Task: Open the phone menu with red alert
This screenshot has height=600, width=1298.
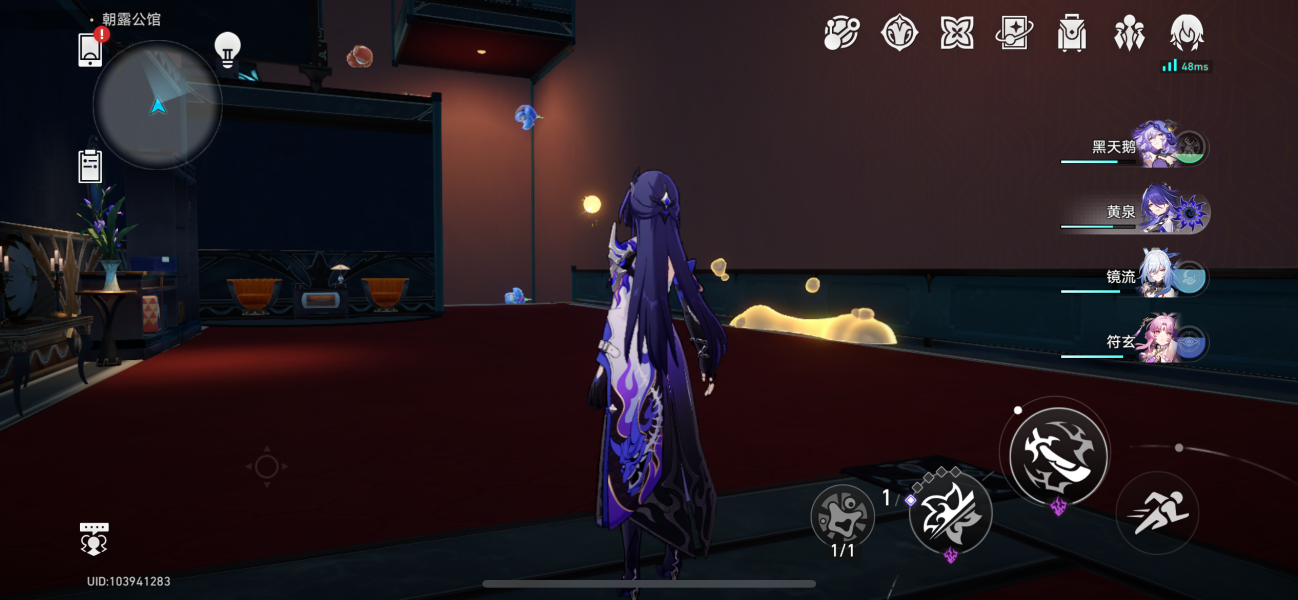Action: [x=91, y=48]
